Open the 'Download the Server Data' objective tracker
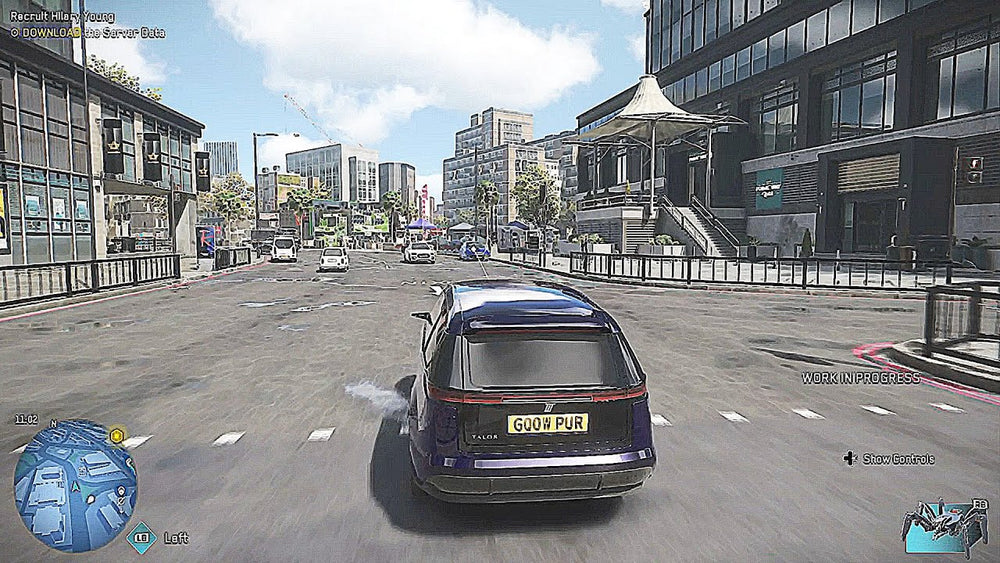The width and height of the screenshot is (1000, 563). [88, 32]
